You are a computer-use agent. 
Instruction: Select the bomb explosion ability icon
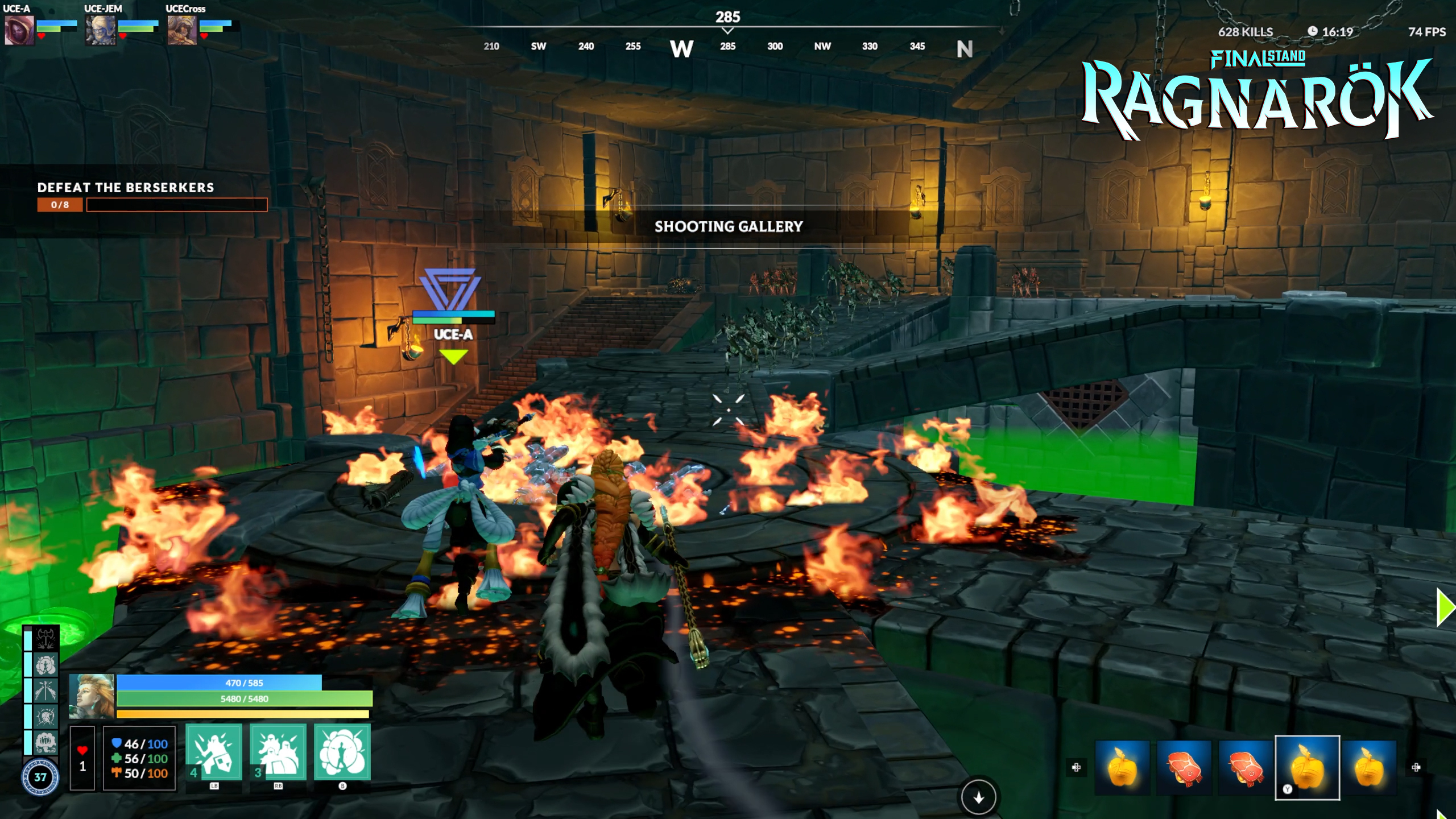click(45, 665)
